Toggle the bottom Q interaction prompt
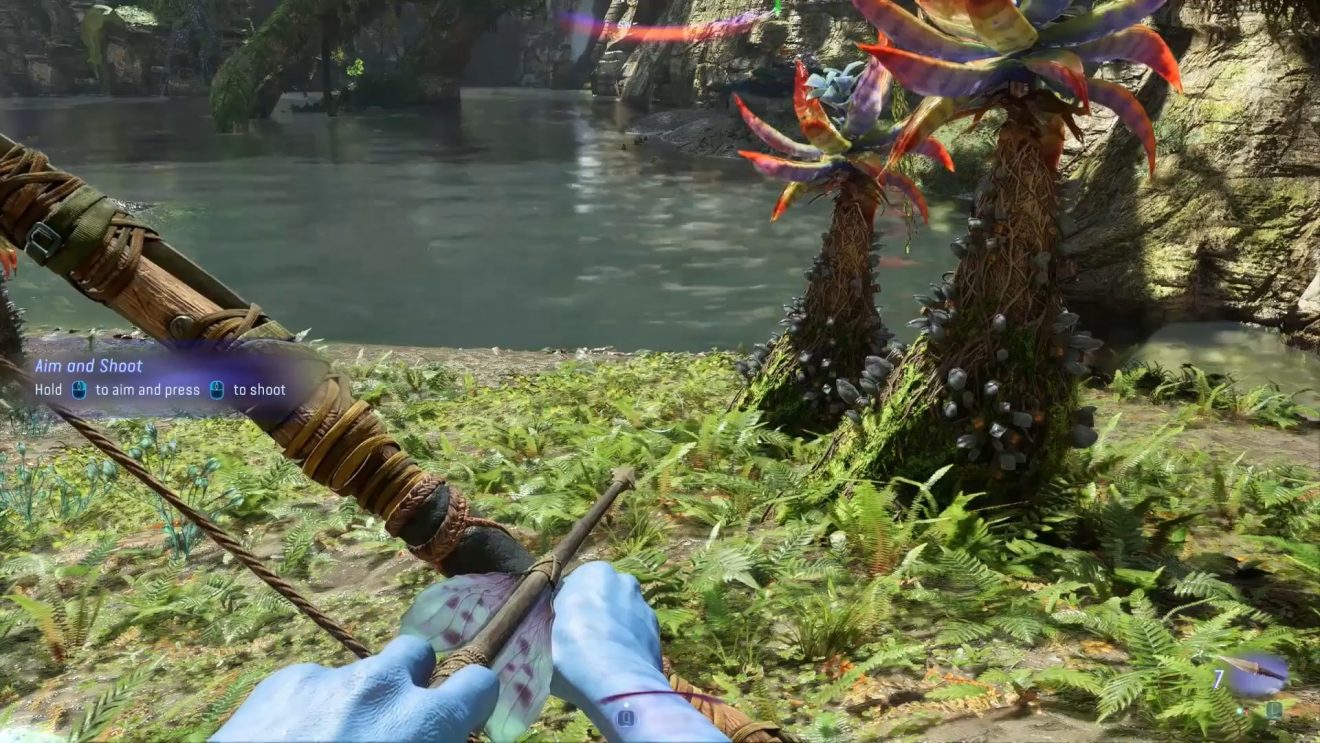 pos(626,716)
